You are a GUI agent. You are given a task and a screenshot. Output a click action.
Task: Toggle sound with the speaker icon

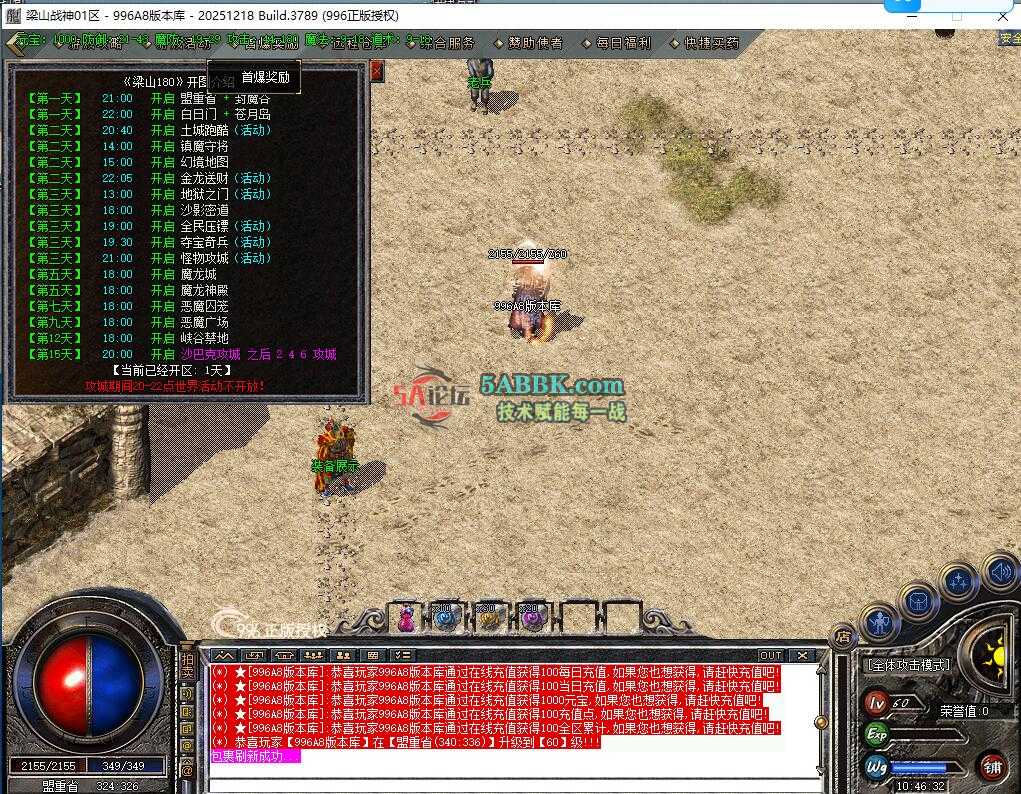click(x=1000, y=572)
